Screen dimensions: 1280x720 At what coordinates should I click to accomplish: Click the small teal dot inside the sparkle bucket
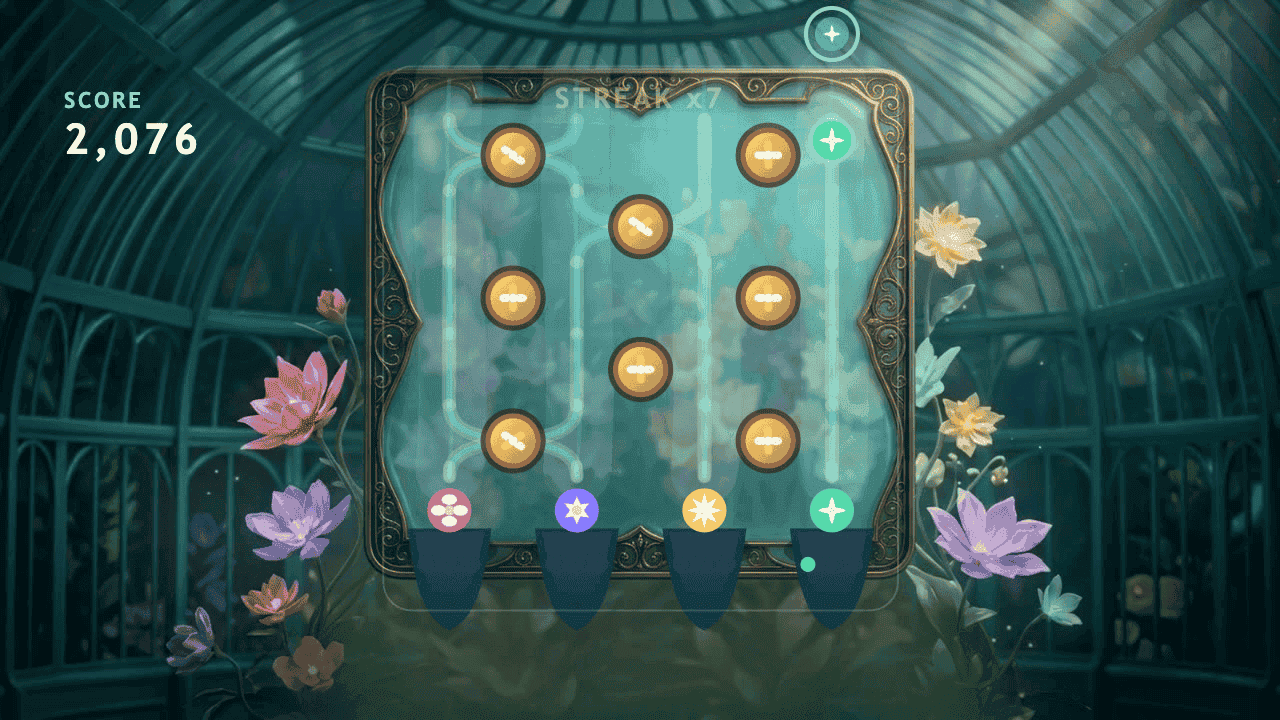[x=807, y=564]
